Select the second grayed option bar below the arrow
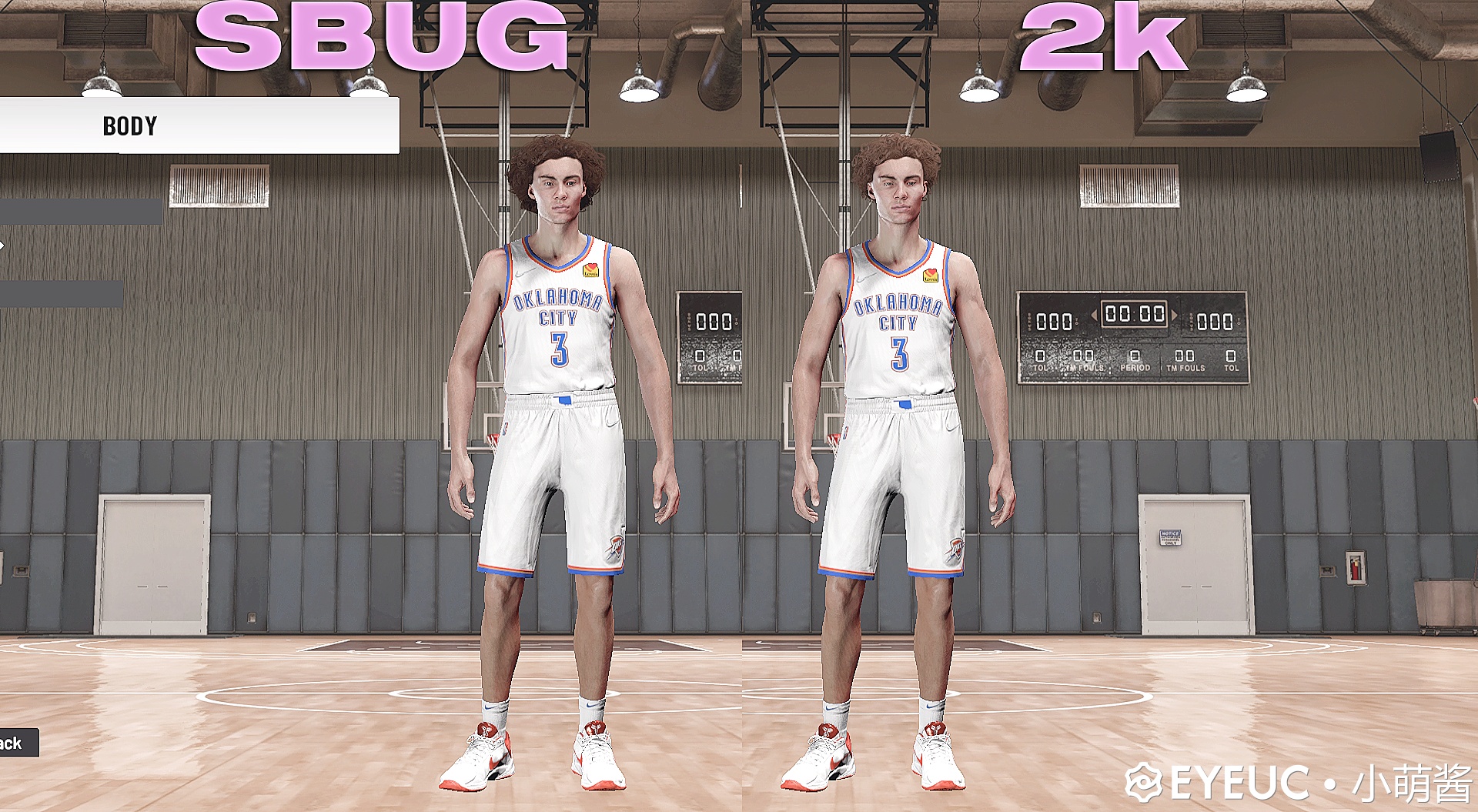The image size is (1478, 812). [x=62, y=294]
